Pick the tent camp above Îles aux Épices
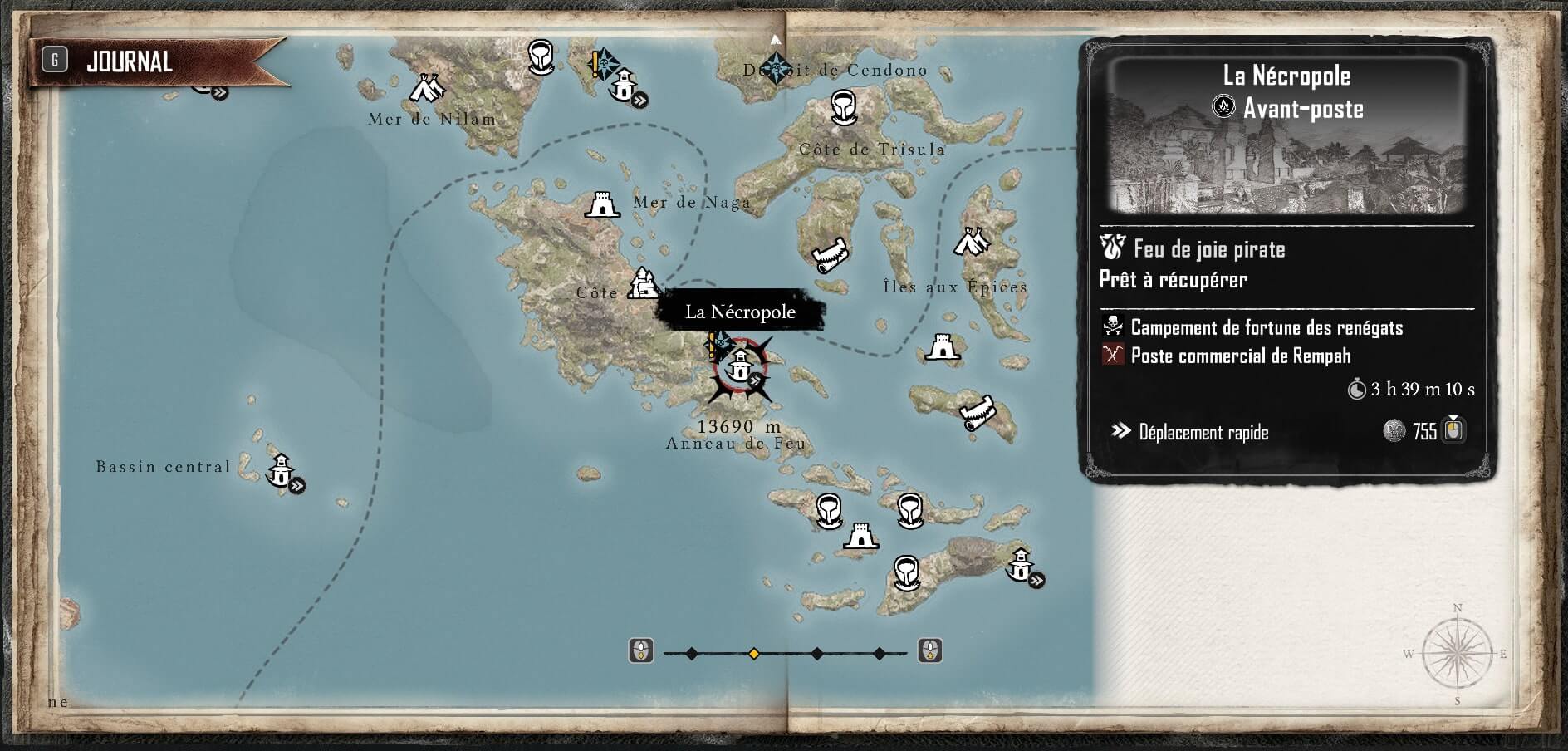1568x751 pixels. tap(970, 242)
